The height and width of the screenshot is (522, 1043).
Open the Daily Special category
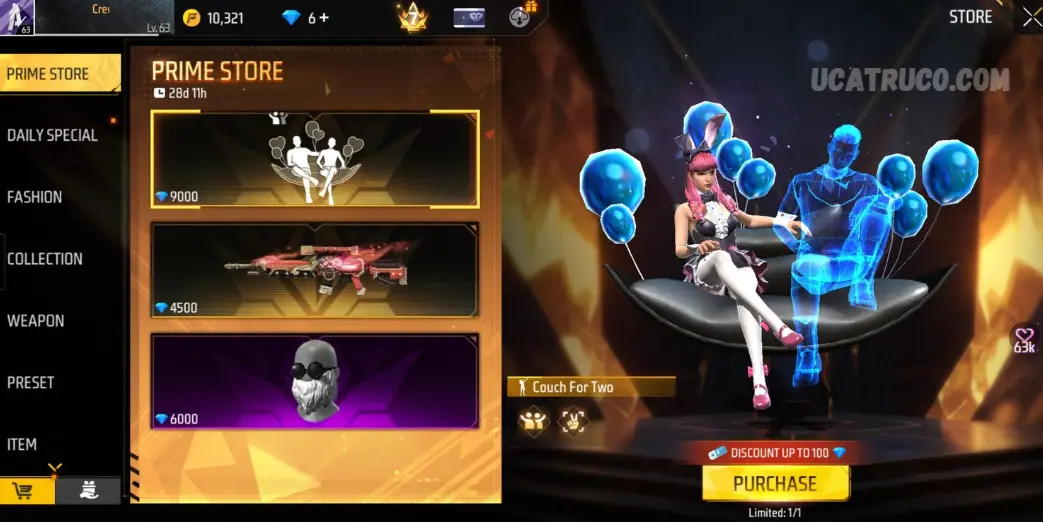(53, 135)
